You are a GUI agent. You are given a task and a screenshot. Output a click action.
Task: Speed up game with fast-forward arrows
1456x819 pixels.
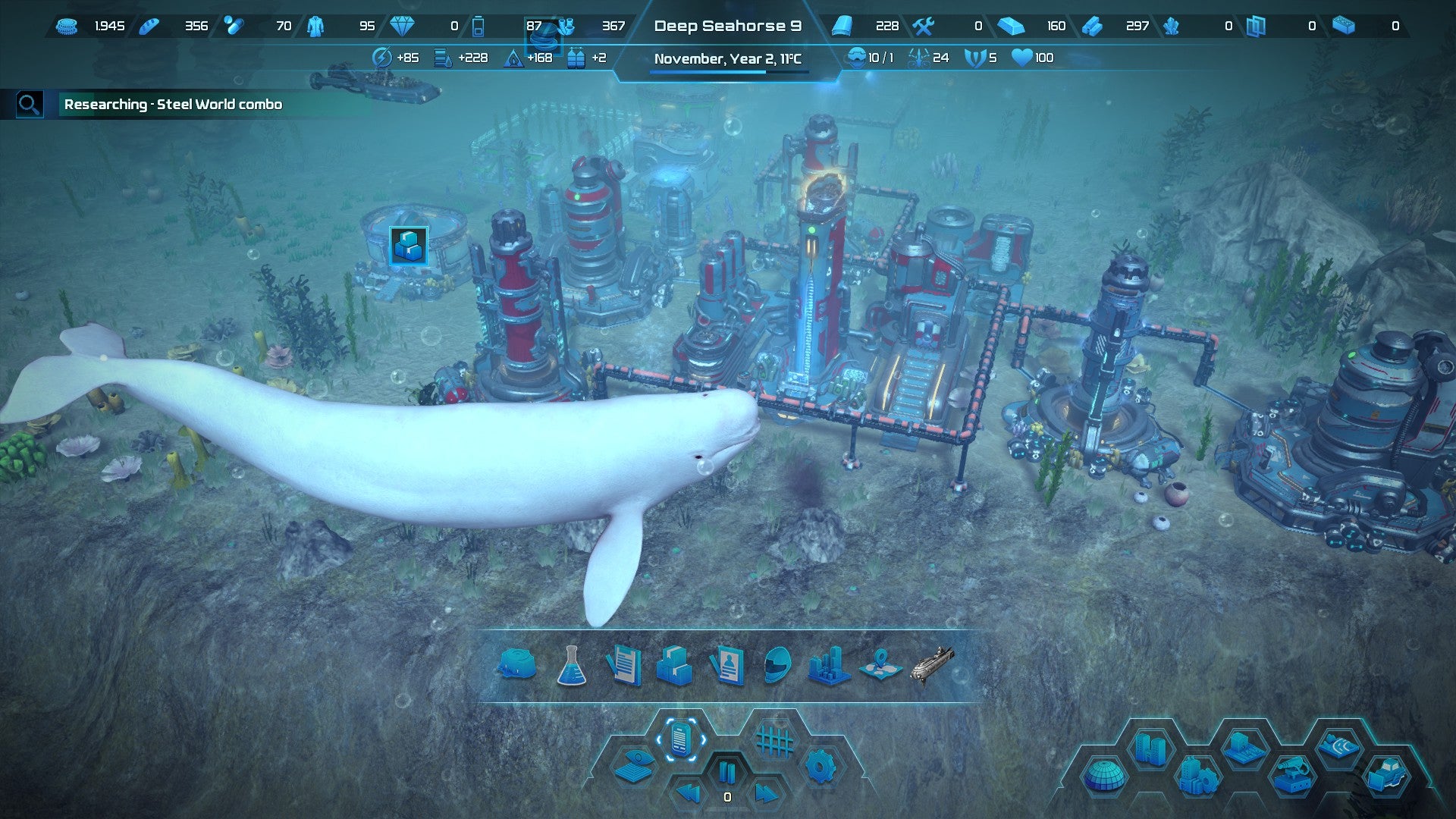765,794
